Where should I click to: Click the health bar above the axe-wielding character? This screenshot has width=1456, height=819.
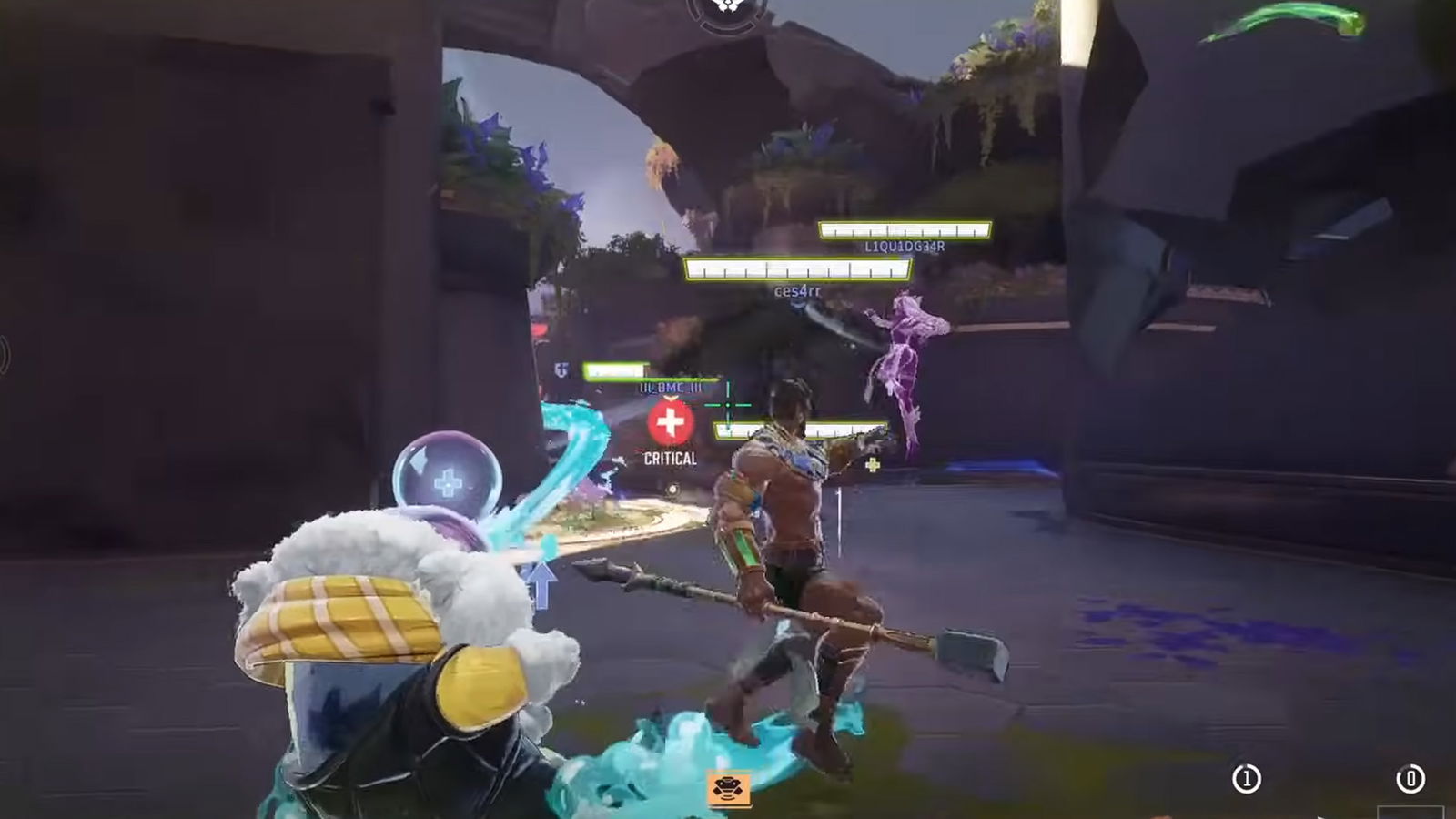tap(801, 429)
